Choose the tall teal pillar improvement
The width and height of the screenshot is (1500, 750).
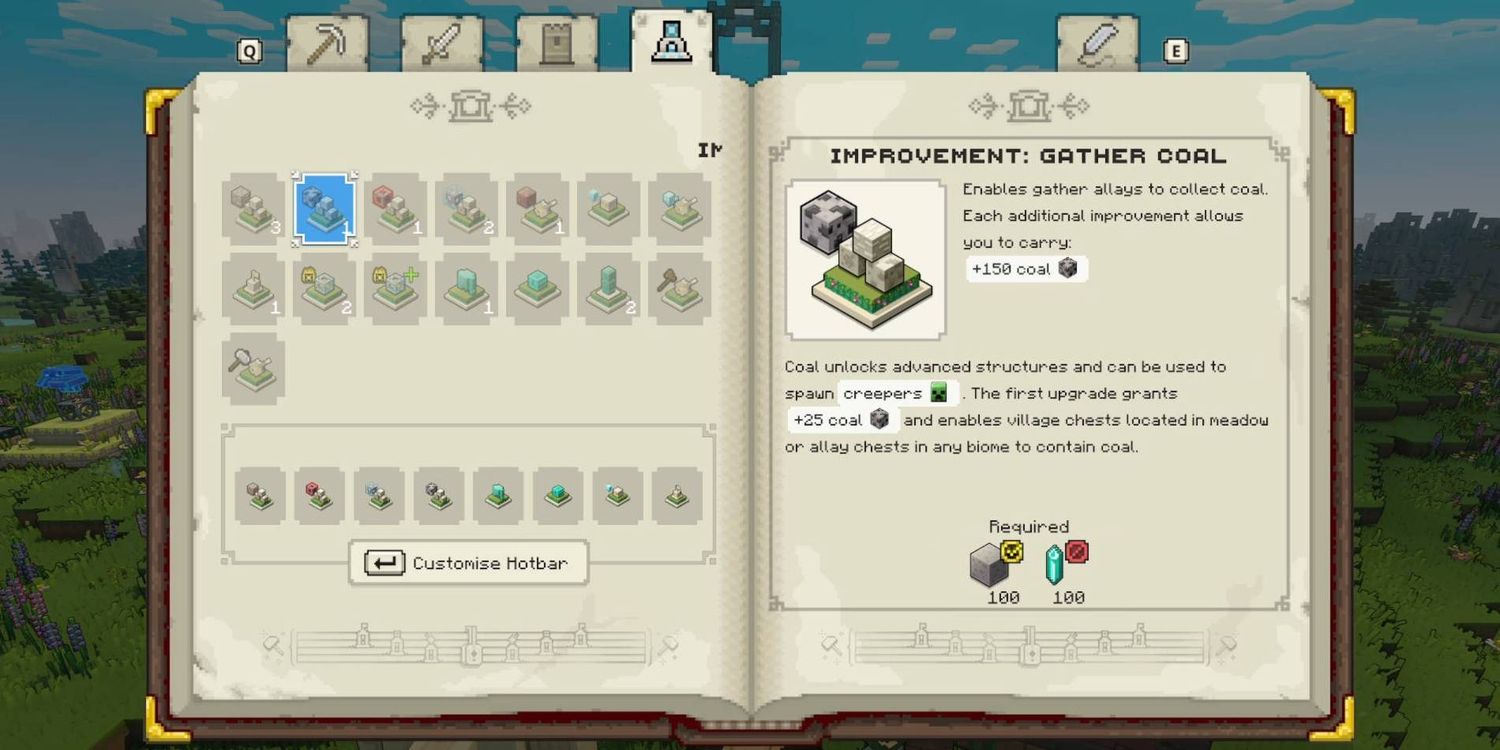tap(608, 288)
